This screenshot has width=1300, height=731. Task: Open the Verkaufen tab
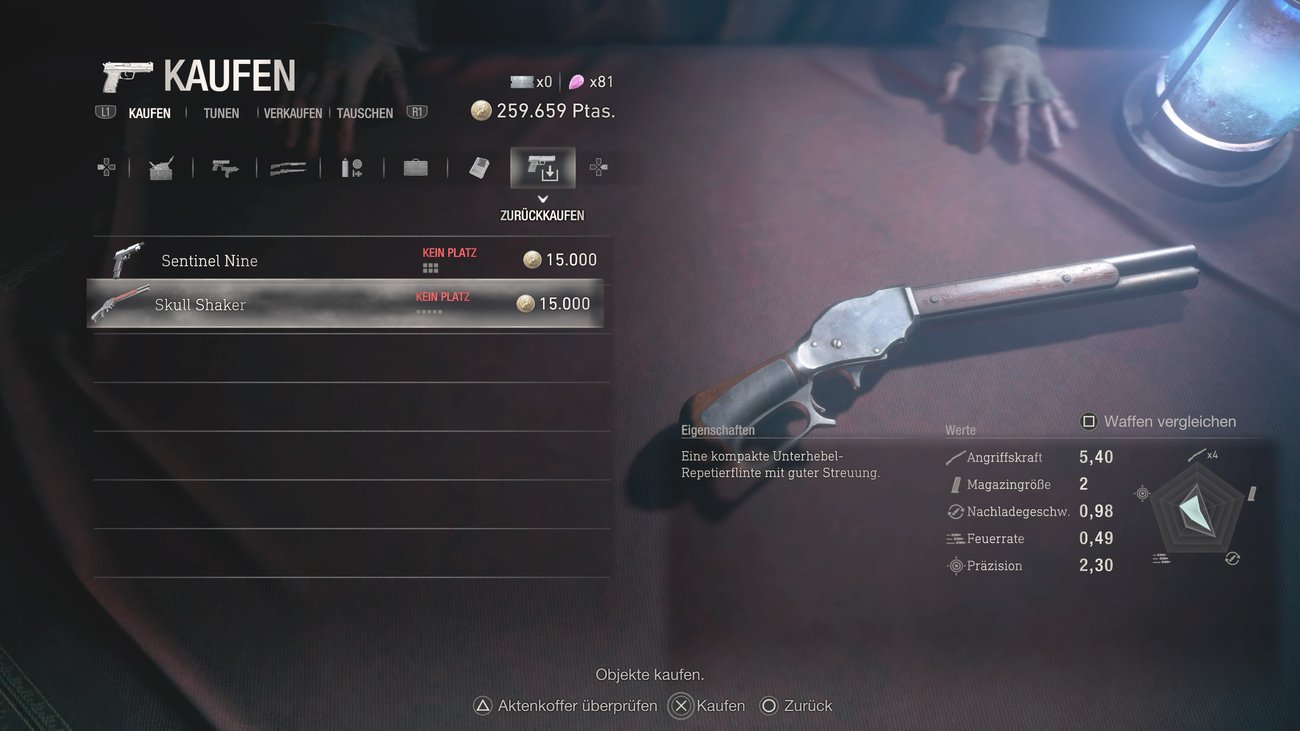(293, 114)
